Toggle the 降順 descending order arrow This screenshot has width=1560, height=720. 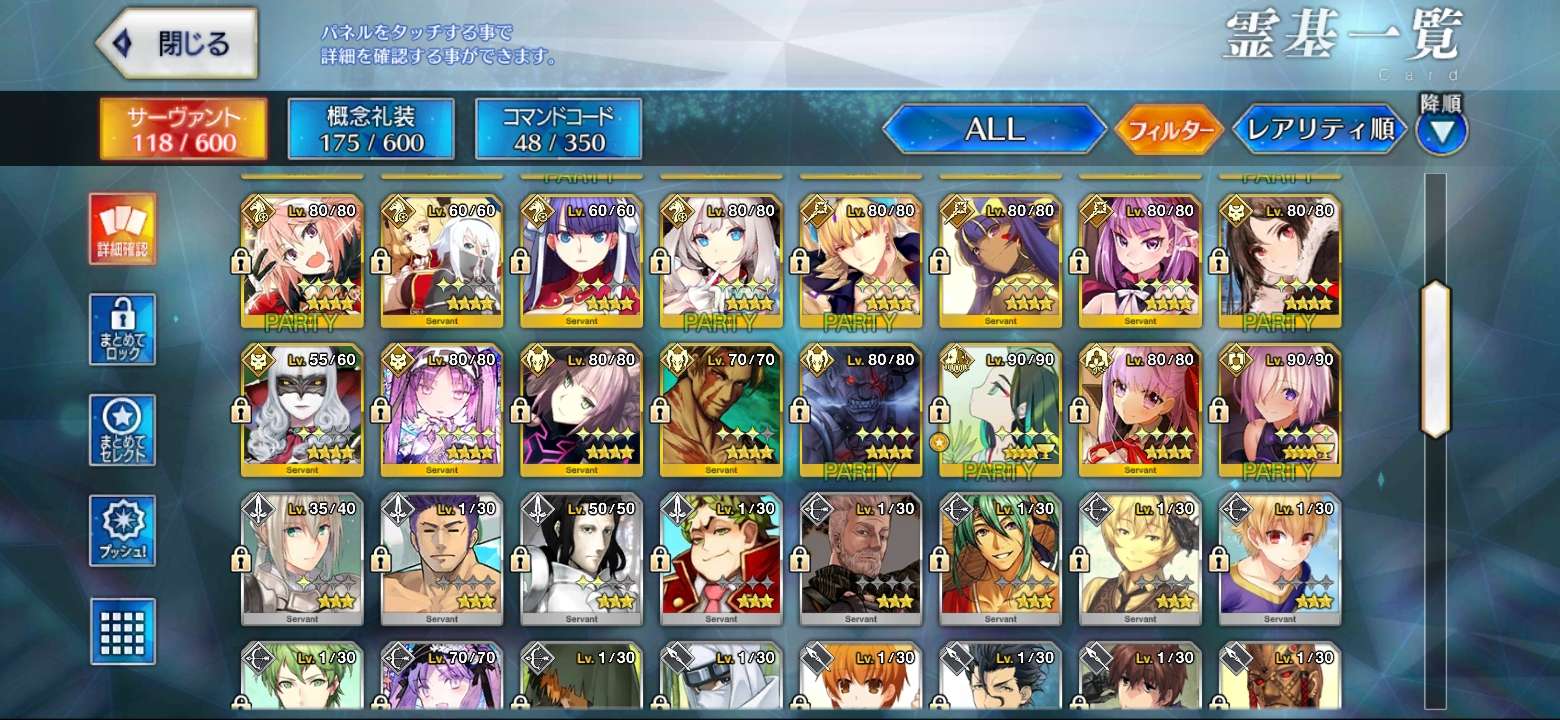click(1442, 131)
